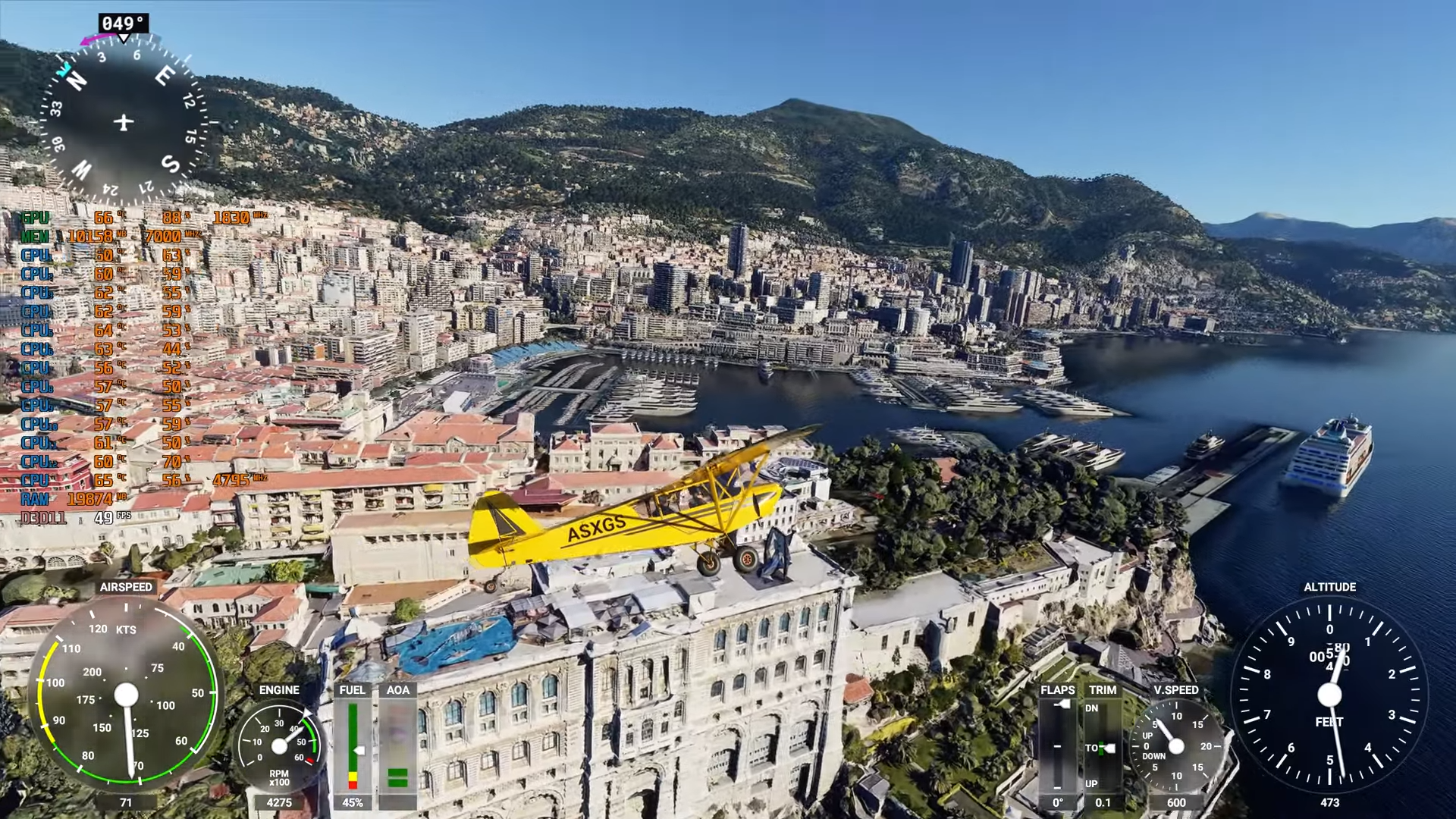Adjust the fuel level bar at 45%

click(353, 747)
